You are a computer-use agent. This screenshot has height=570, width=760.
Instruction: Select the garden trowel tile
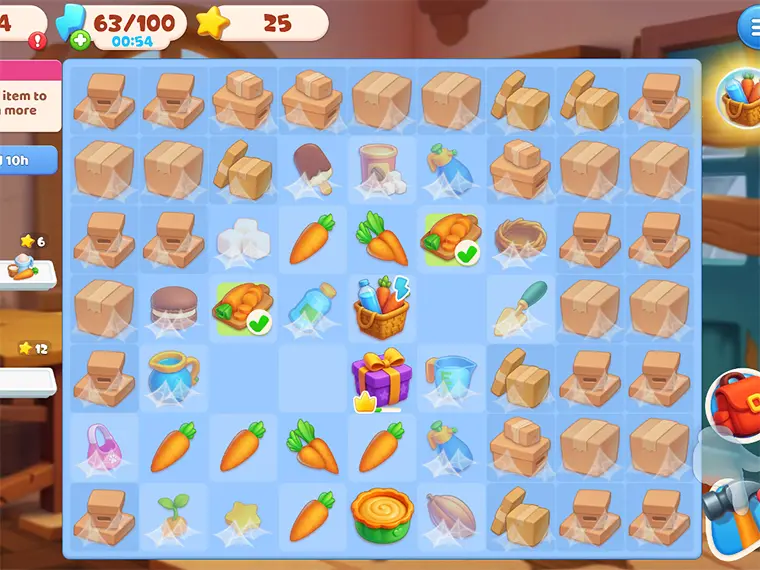point(520,307)
